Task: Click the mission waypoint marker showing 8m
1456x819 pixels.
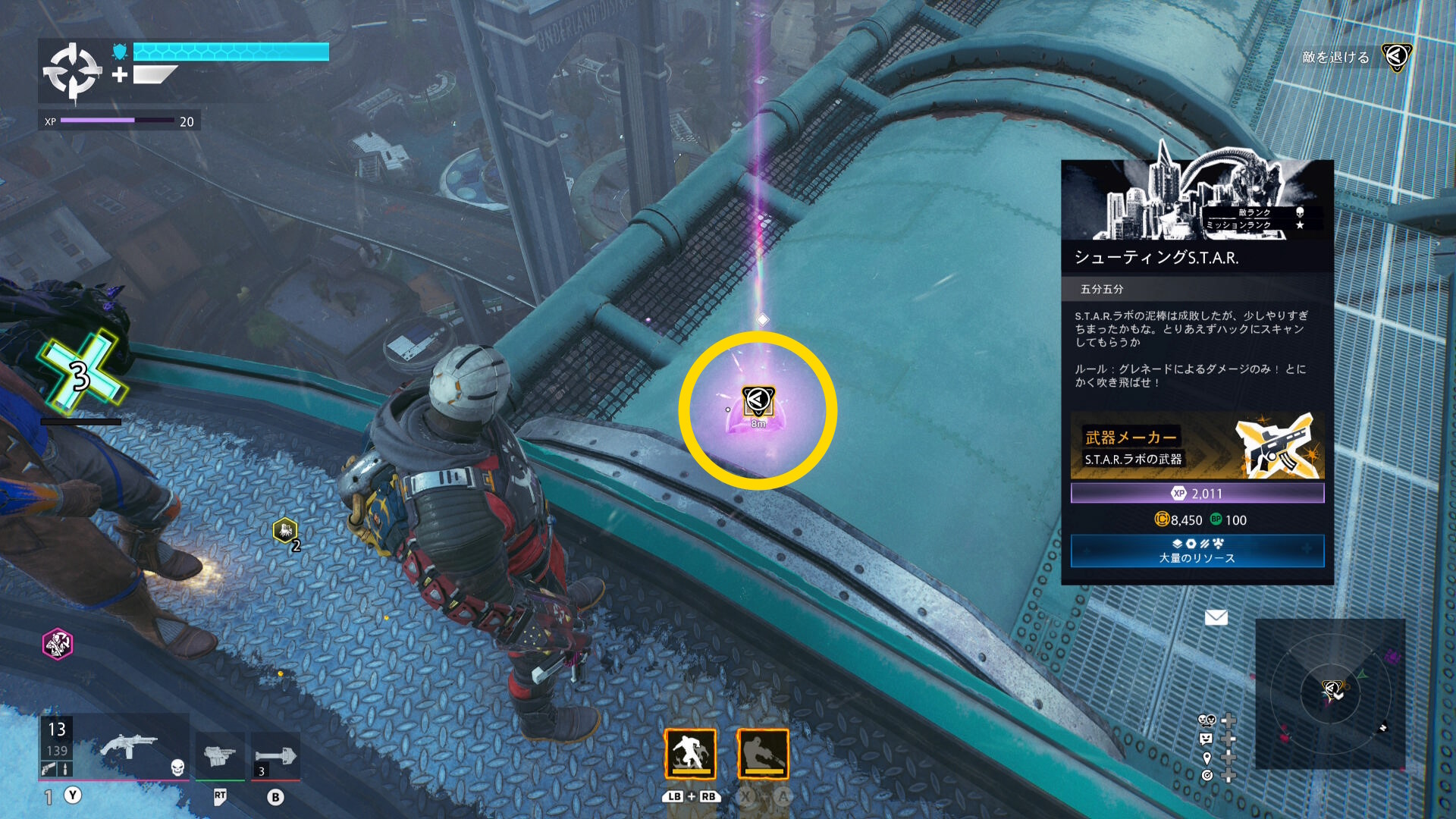Action: pos(758,402)
